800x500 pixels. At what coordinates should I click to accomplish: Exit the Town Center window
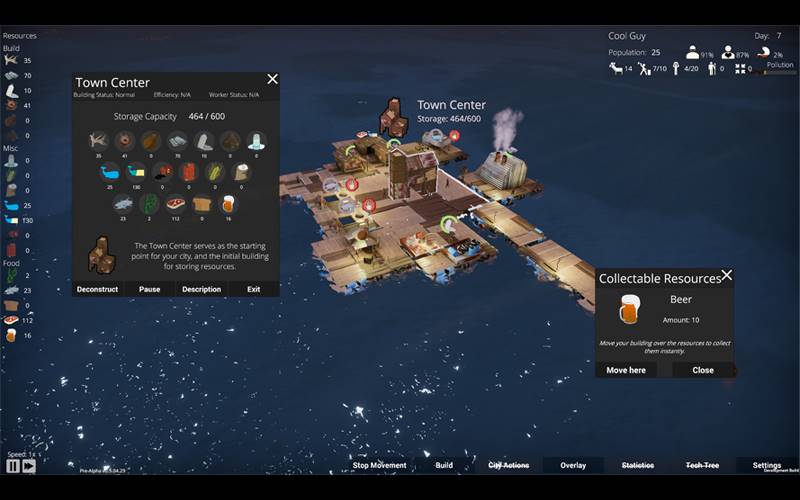pos(254,289)
